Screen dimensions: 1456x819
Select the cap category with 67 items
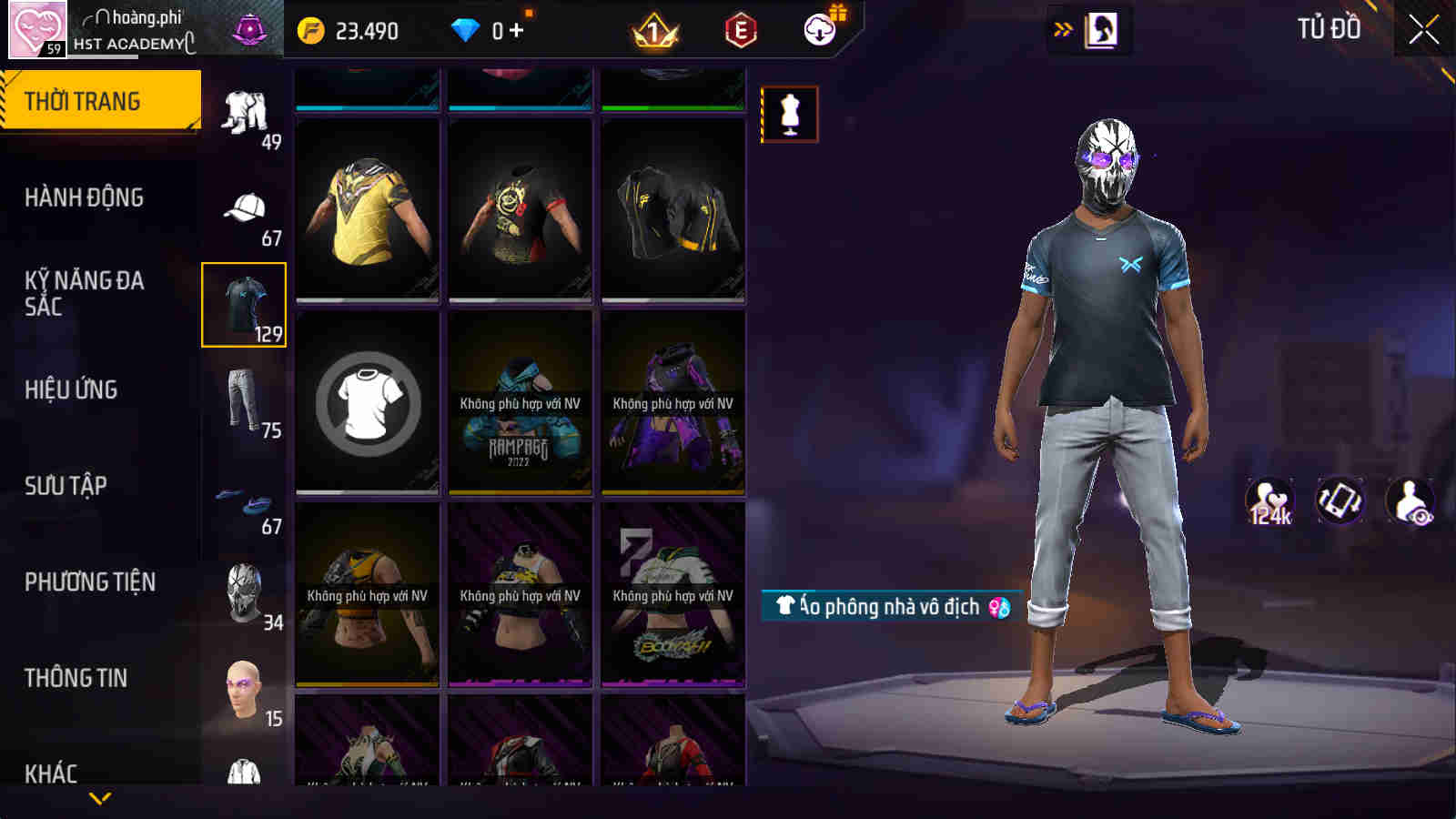tap(244, 207)
